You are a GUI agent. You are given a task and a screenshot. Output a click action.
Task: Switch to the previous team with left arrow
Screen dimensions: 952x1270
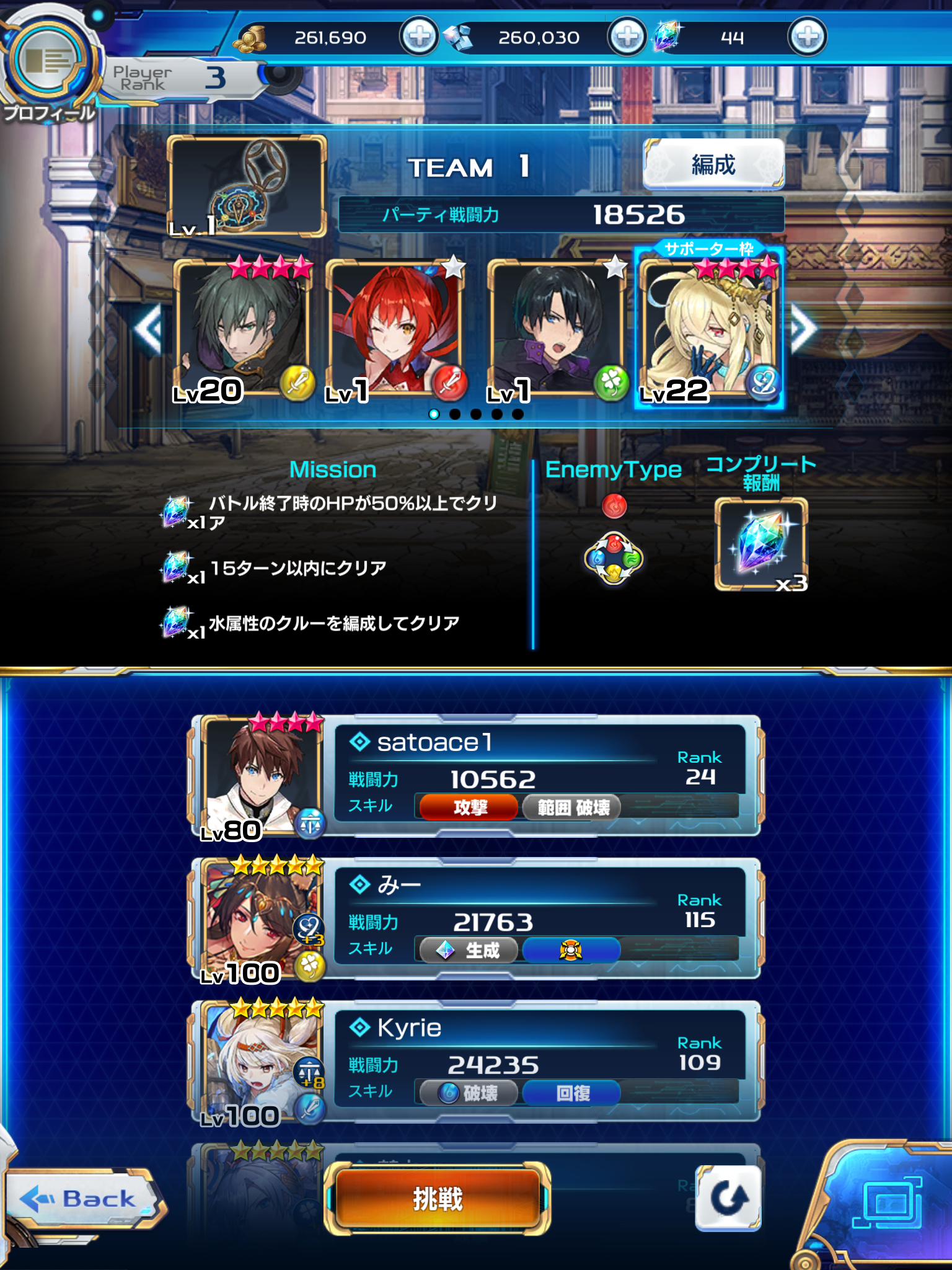pyautogui.click(x=149, y=329)
